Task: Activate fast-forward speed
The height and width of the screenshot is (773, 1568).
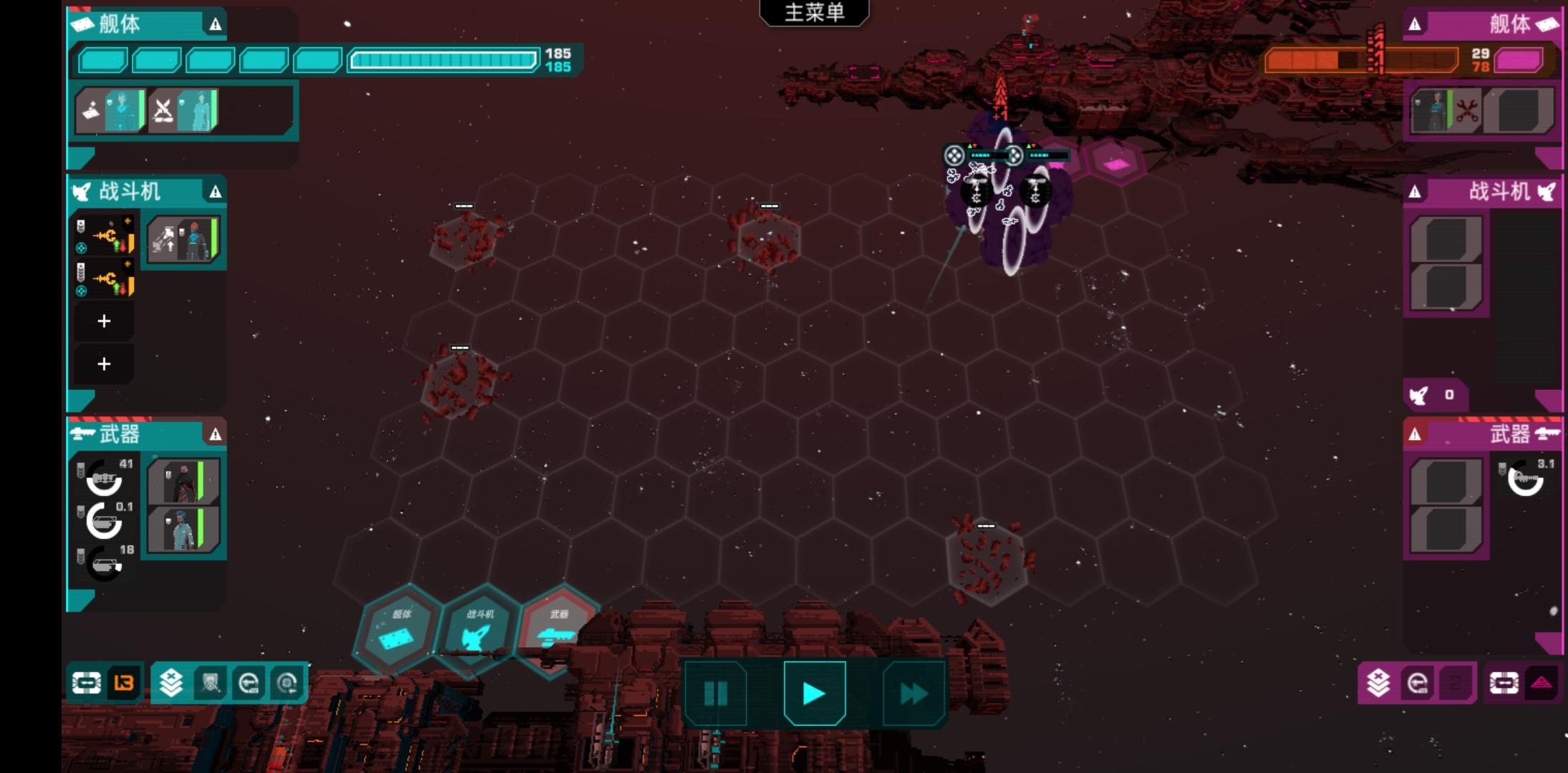Action: click(x=913, y=693)
